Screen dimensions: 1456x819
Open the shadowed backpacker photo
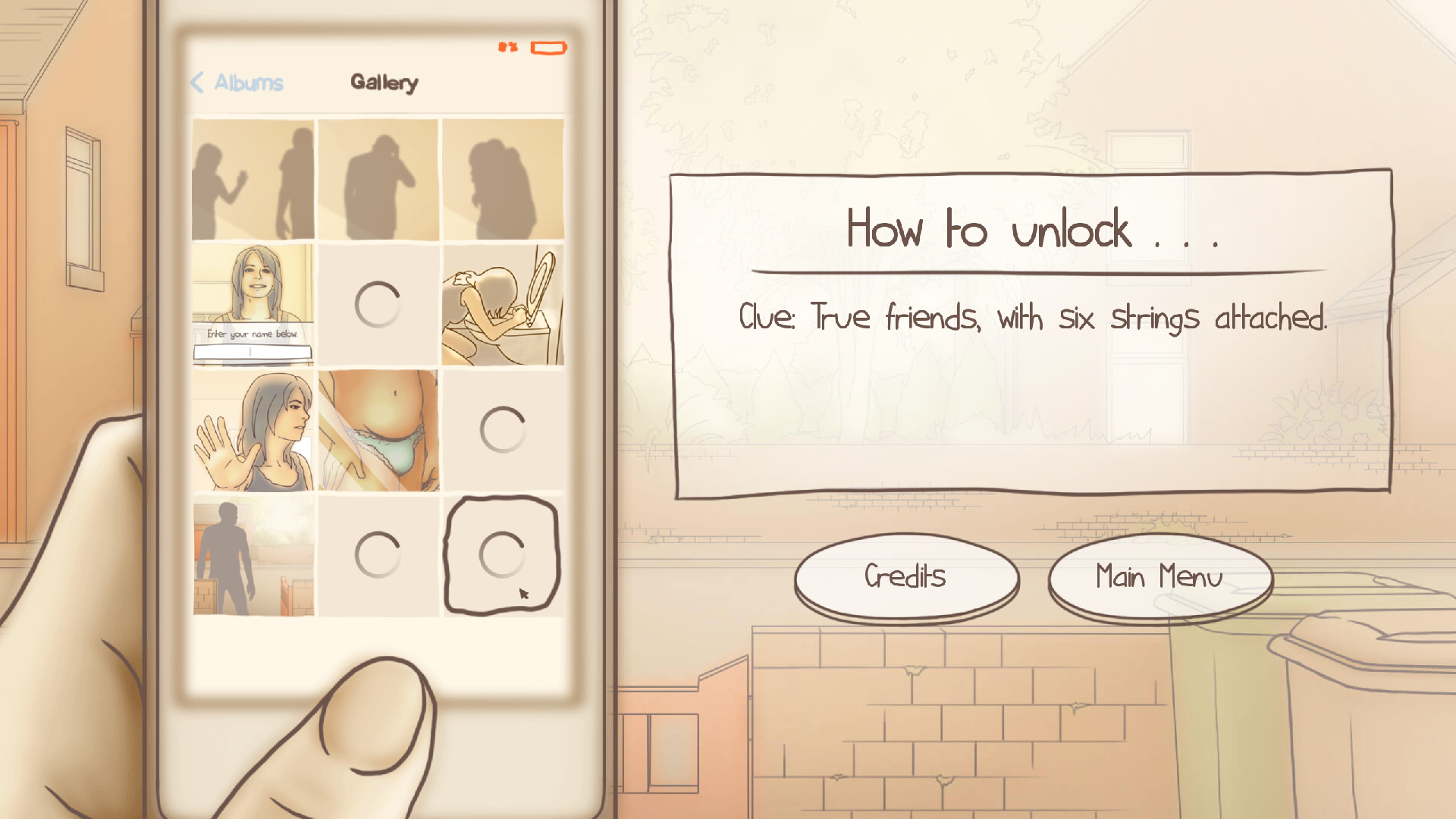click(502, 176)
